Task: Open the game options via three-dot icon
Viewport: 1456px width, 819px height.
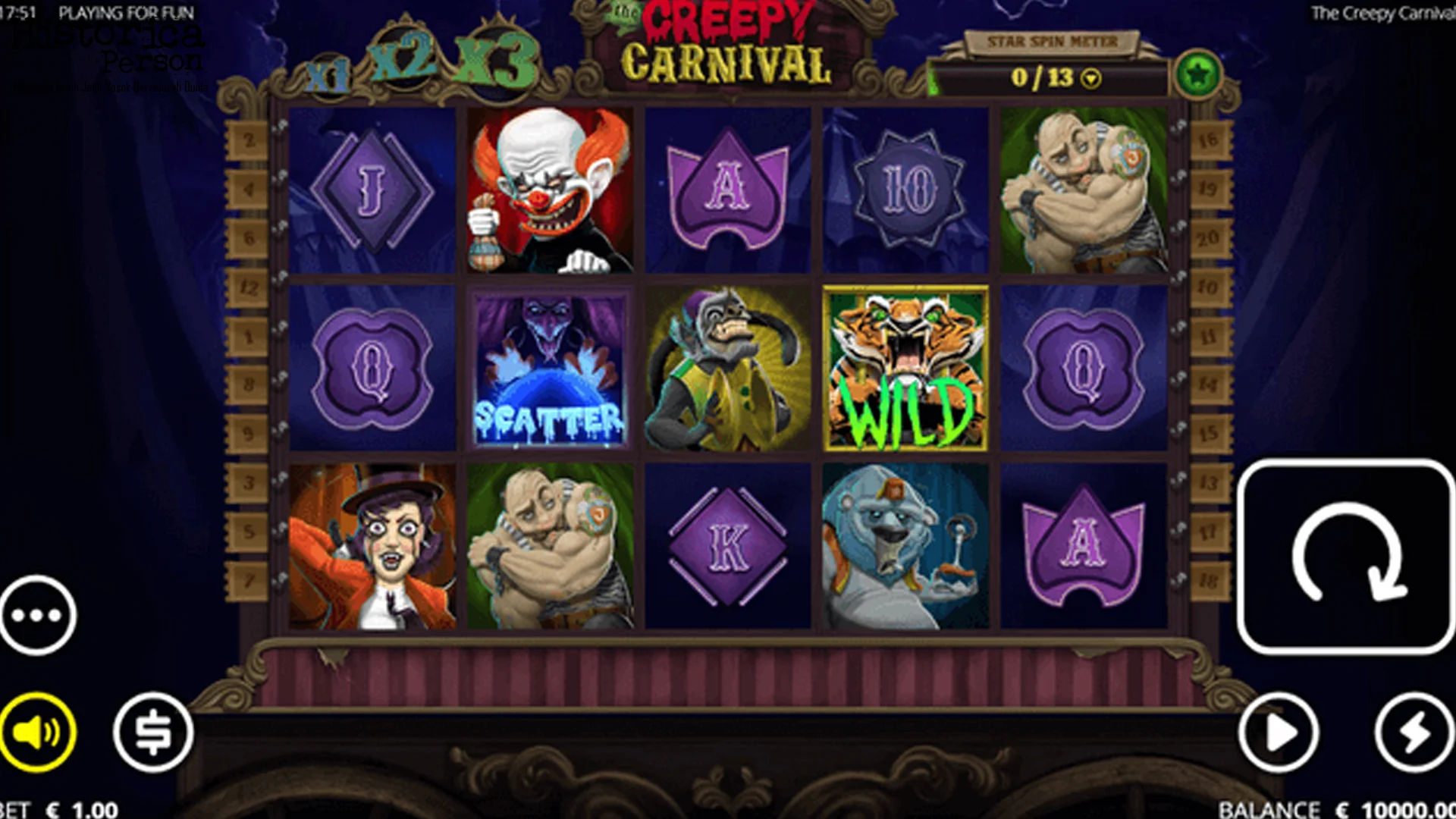Action: [x=36, y=616]
